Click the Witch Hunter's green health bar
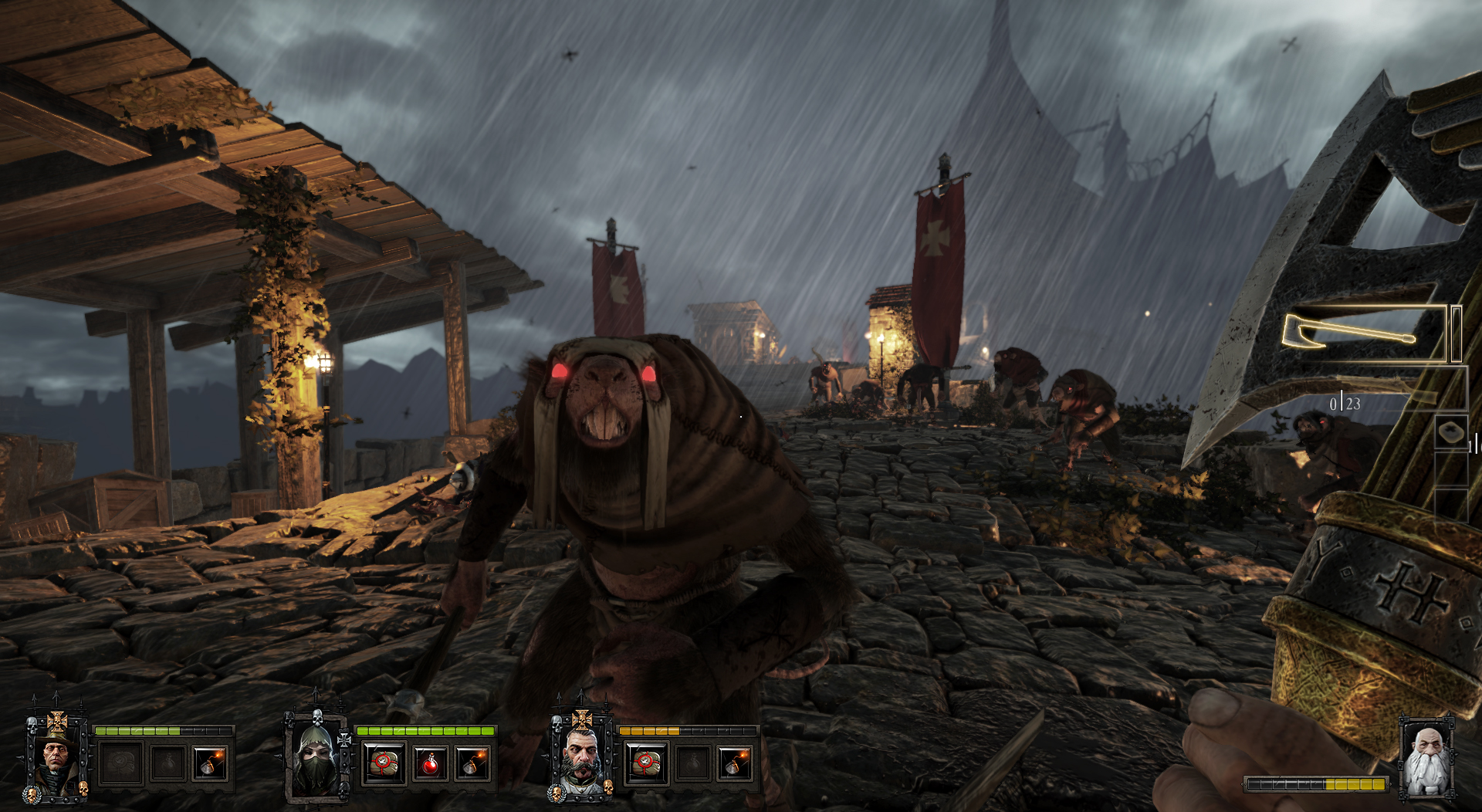1482x812 pixels. (139, 729)
